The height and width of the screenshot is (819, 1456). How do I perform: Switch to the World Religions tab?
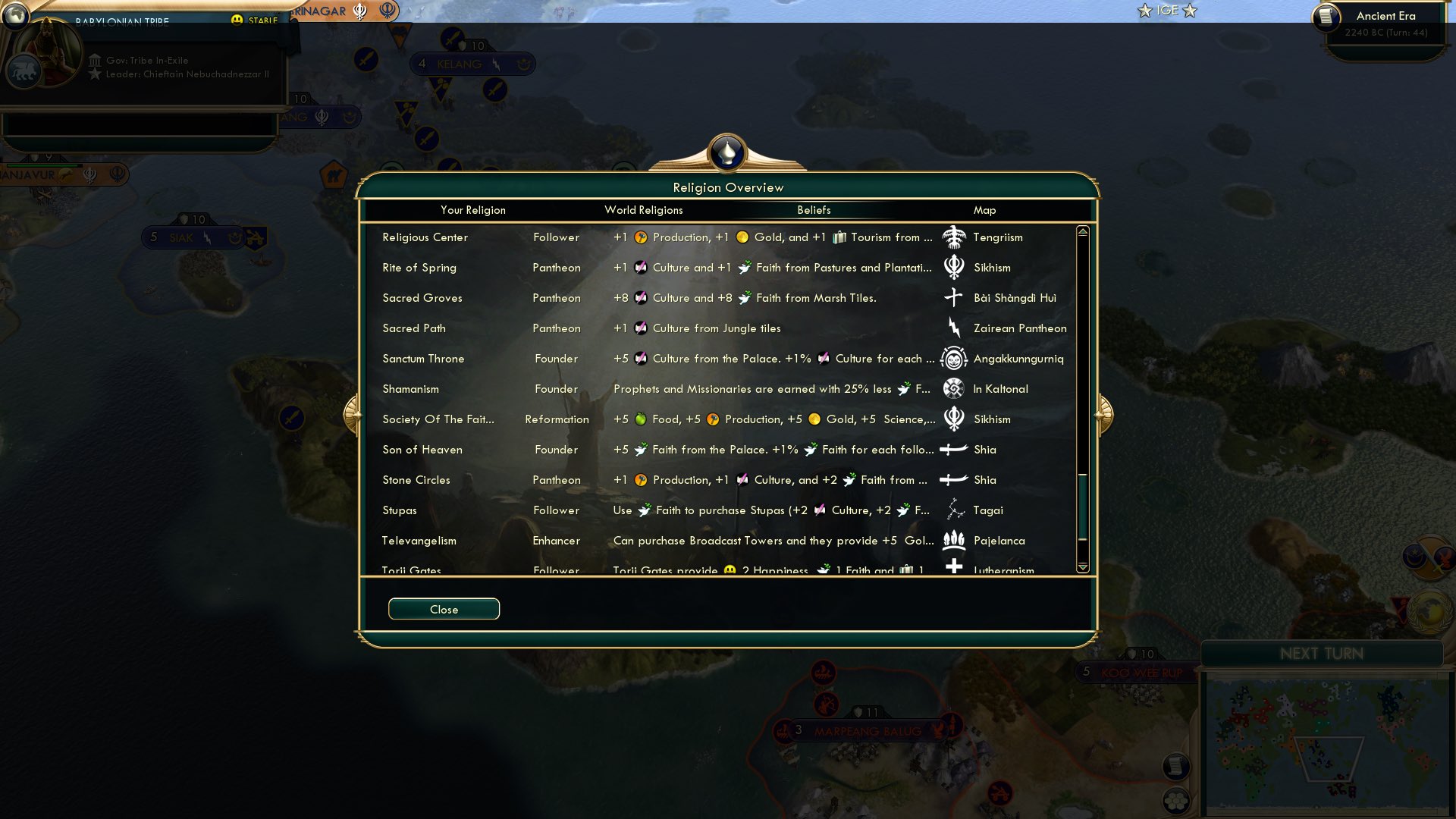(x=643, y=210)
